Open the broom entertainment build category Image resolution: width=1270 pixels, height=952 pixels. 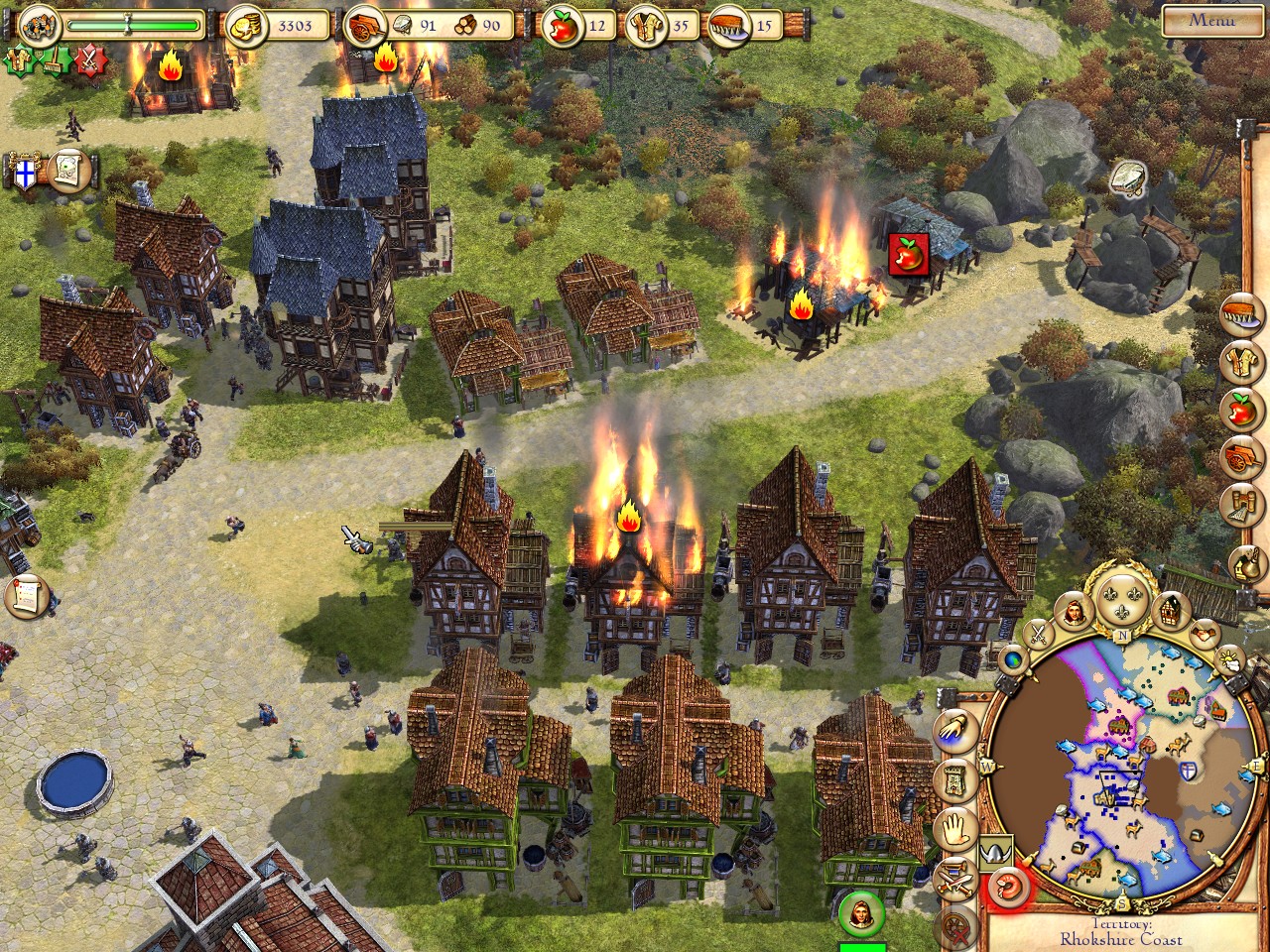[x=1242, y=507]
